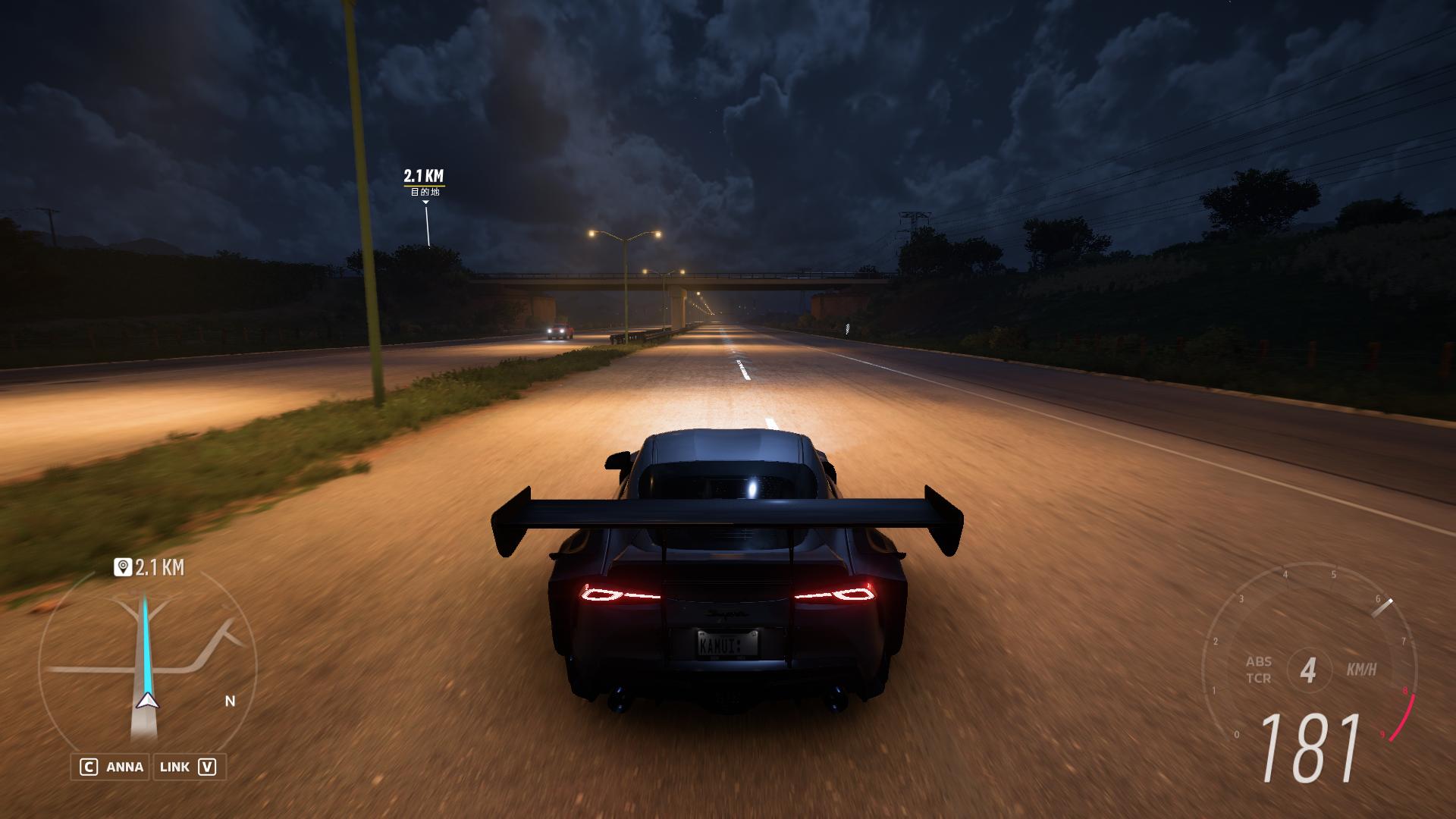
Task: Select the 2.1 KM destination waypoint marker
Action: pyautogui.click(x=424, y=183)
